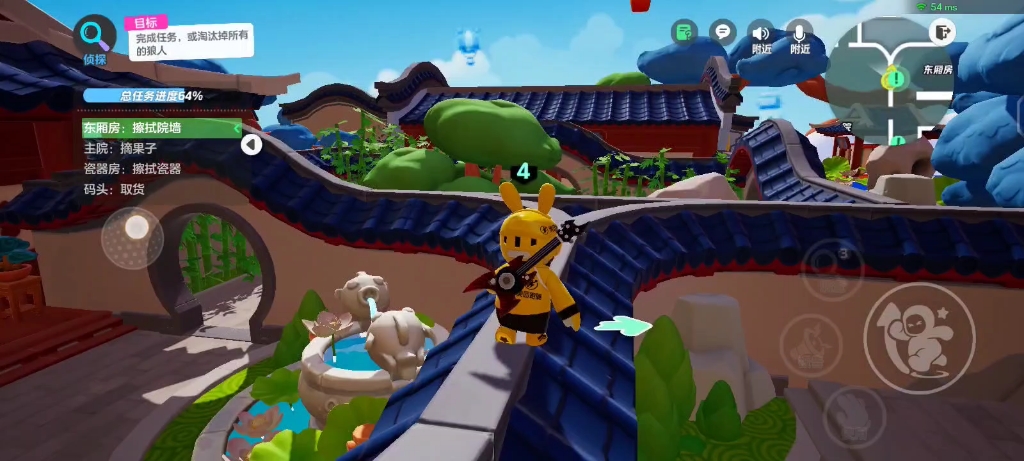Toggle the nearby speaker audio button
Viewport: 1024px width, 461px height.
[762, 36]
